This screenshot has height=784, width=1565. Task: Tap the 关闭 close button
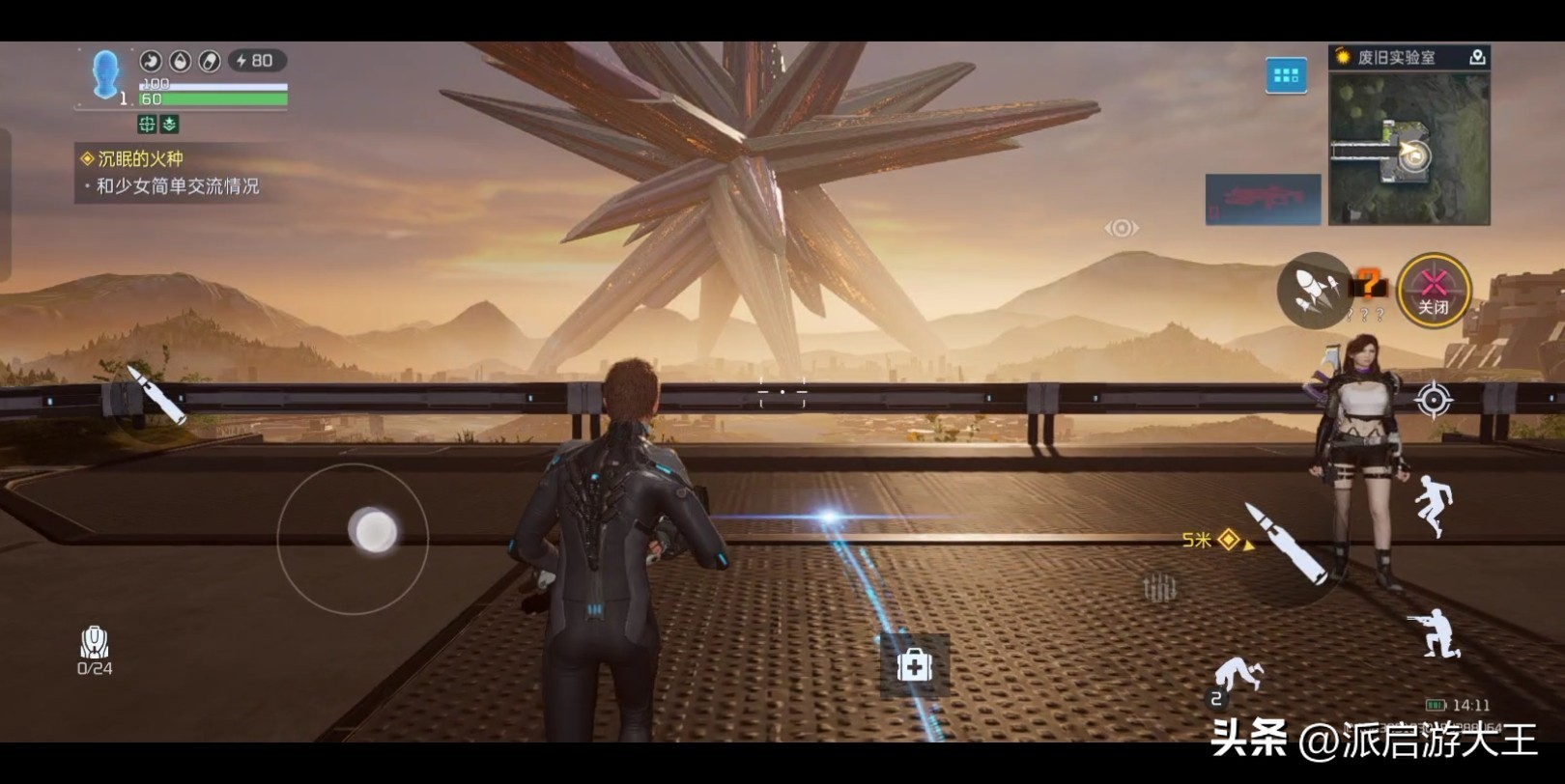click(1434, 290)
